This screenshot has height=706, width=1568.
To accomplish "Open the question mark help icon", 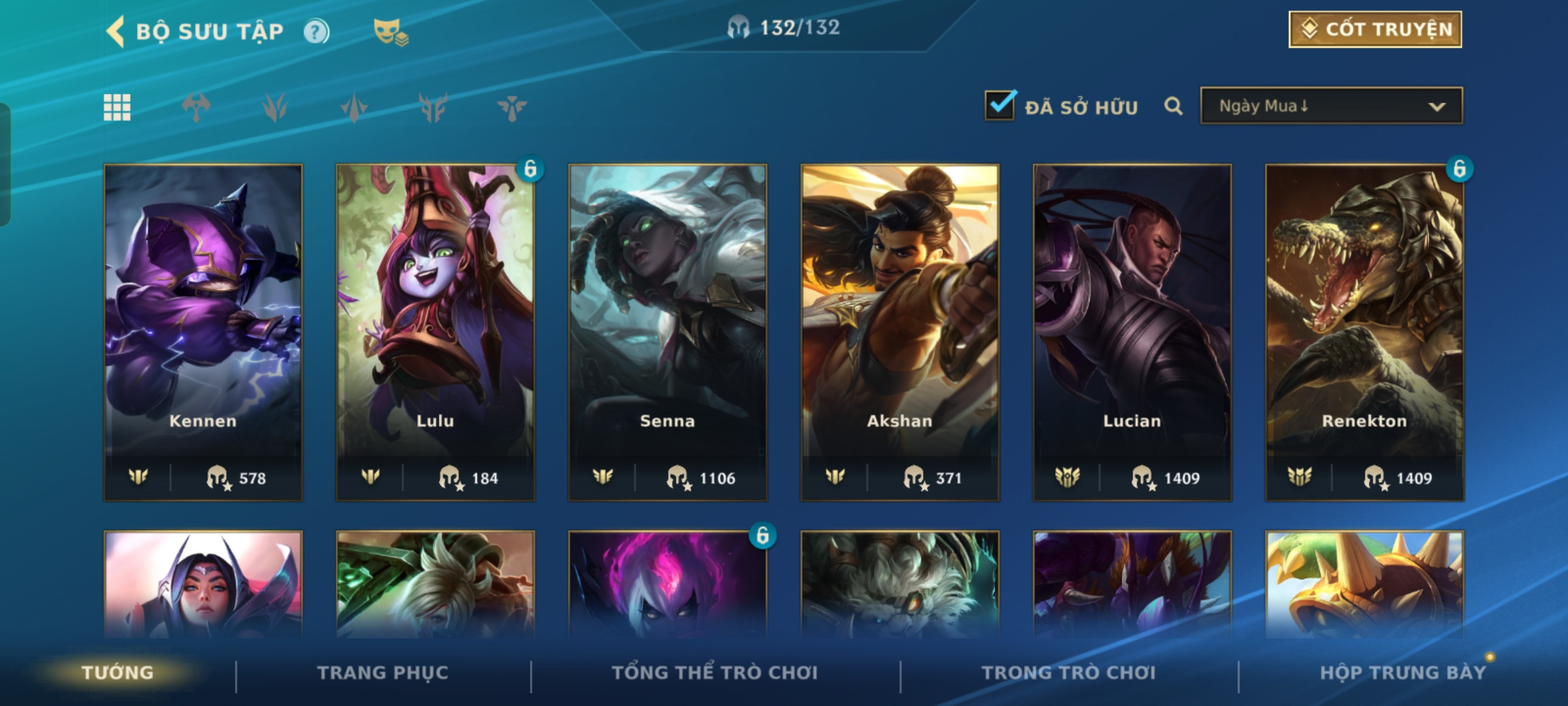I will [x=316, y=31].
